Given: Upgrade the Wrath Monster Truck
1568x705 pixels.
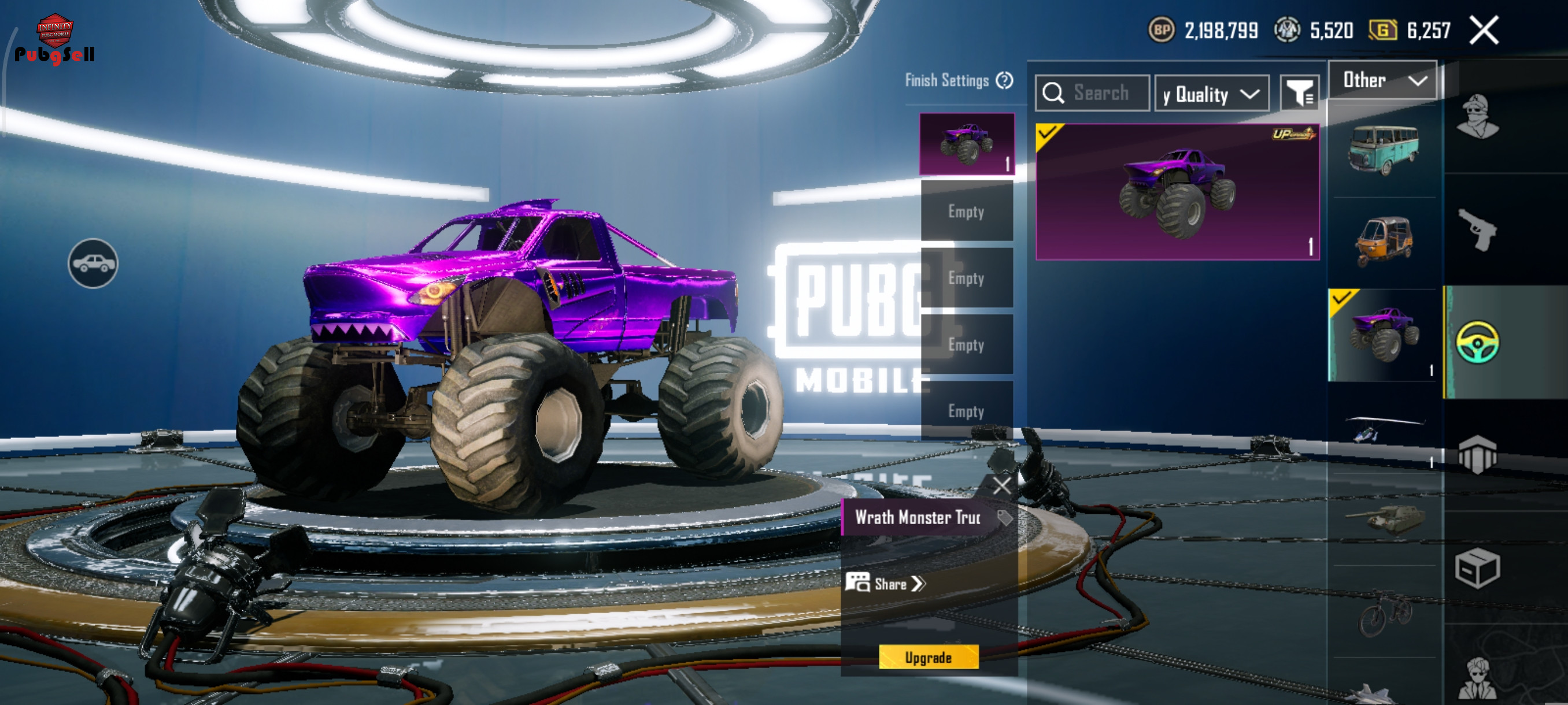Looking at the screenshot, I should pyautogui.click(x=929, y=657).
